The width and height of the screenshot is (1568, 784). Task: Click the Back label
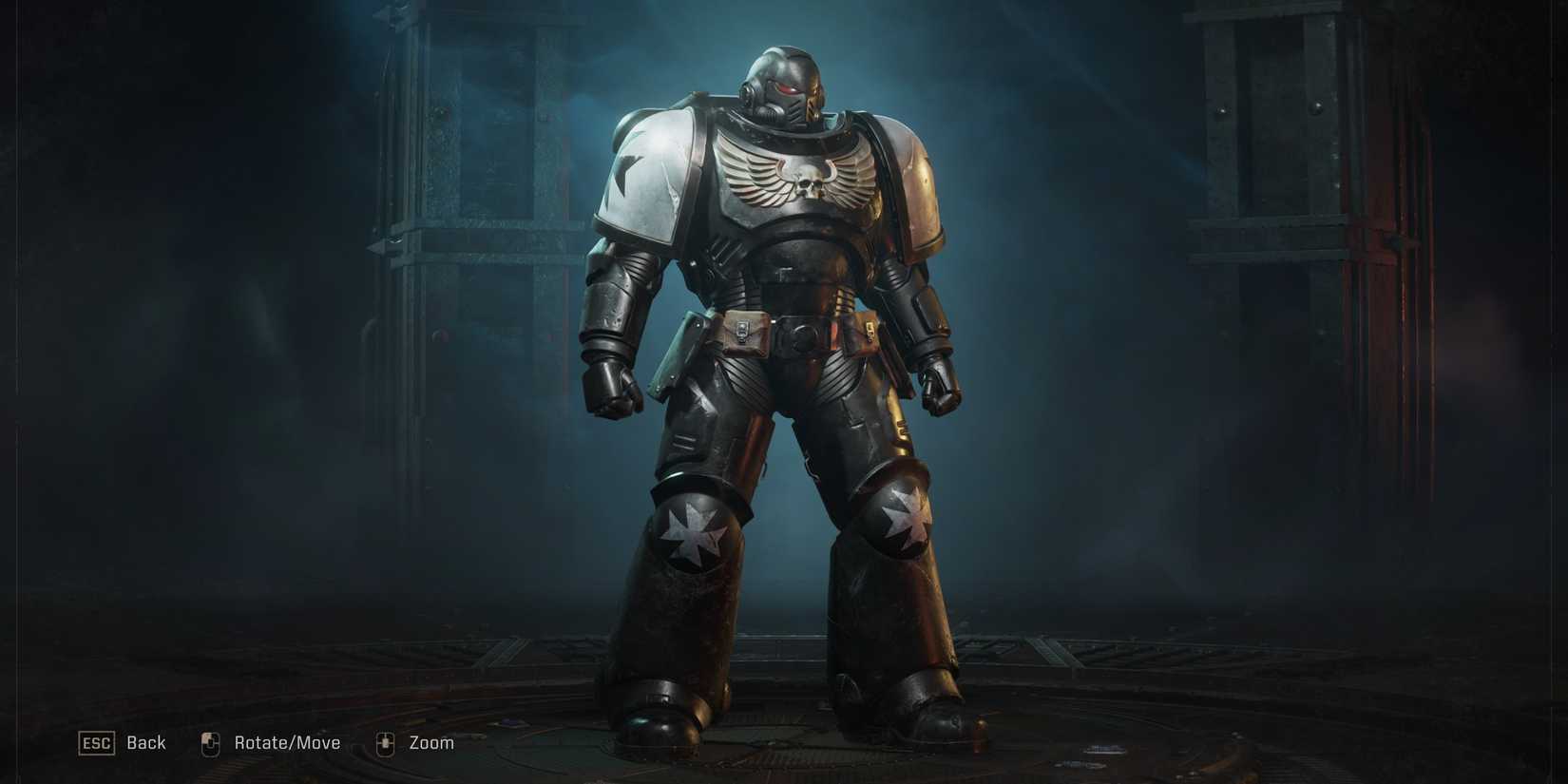pos(144,742)
